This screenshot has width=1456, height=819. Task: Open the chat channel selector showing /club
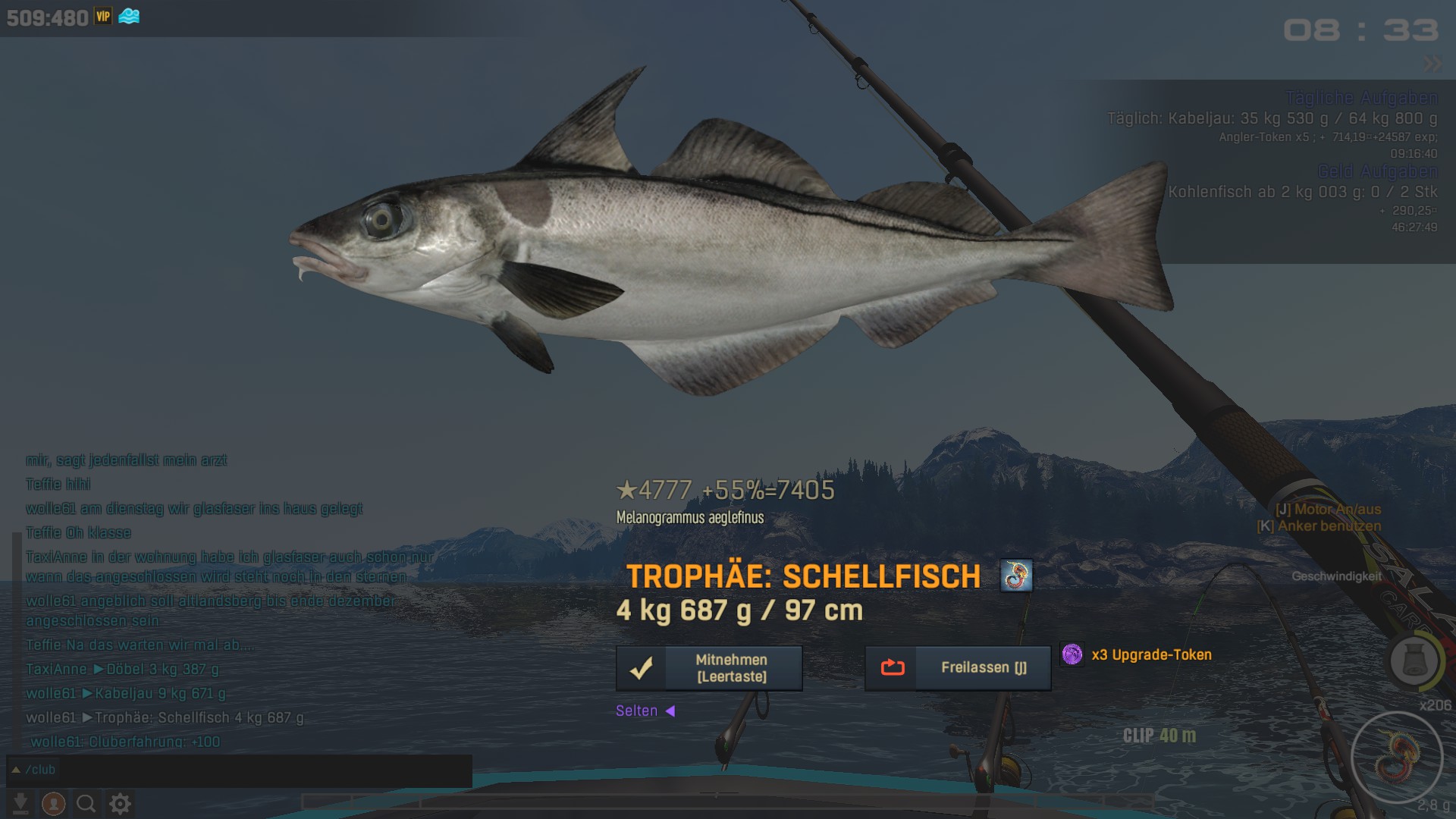(33, 770)
